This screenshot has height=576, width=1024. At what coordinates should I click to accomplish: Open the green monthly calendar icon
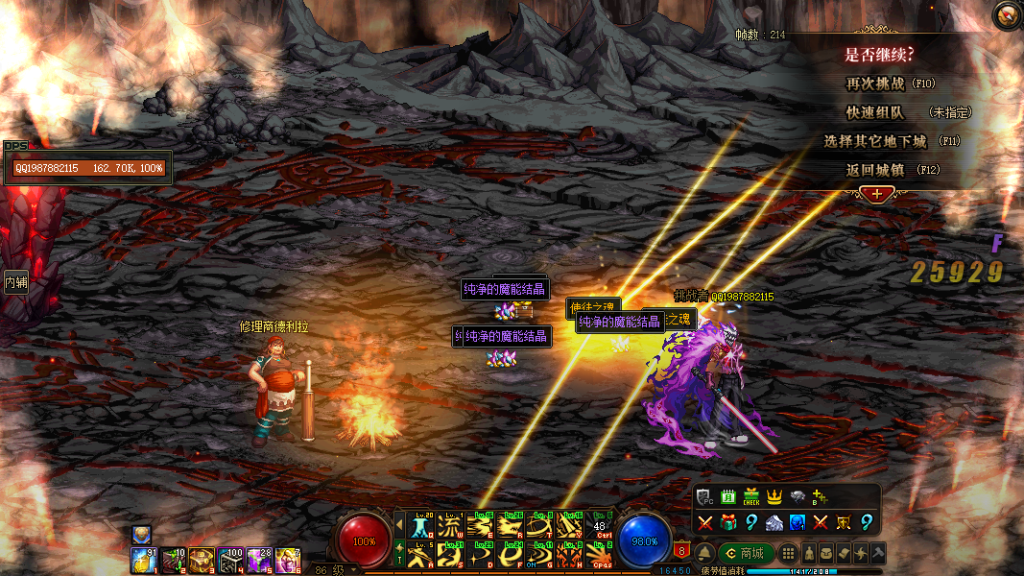point(728,496)
